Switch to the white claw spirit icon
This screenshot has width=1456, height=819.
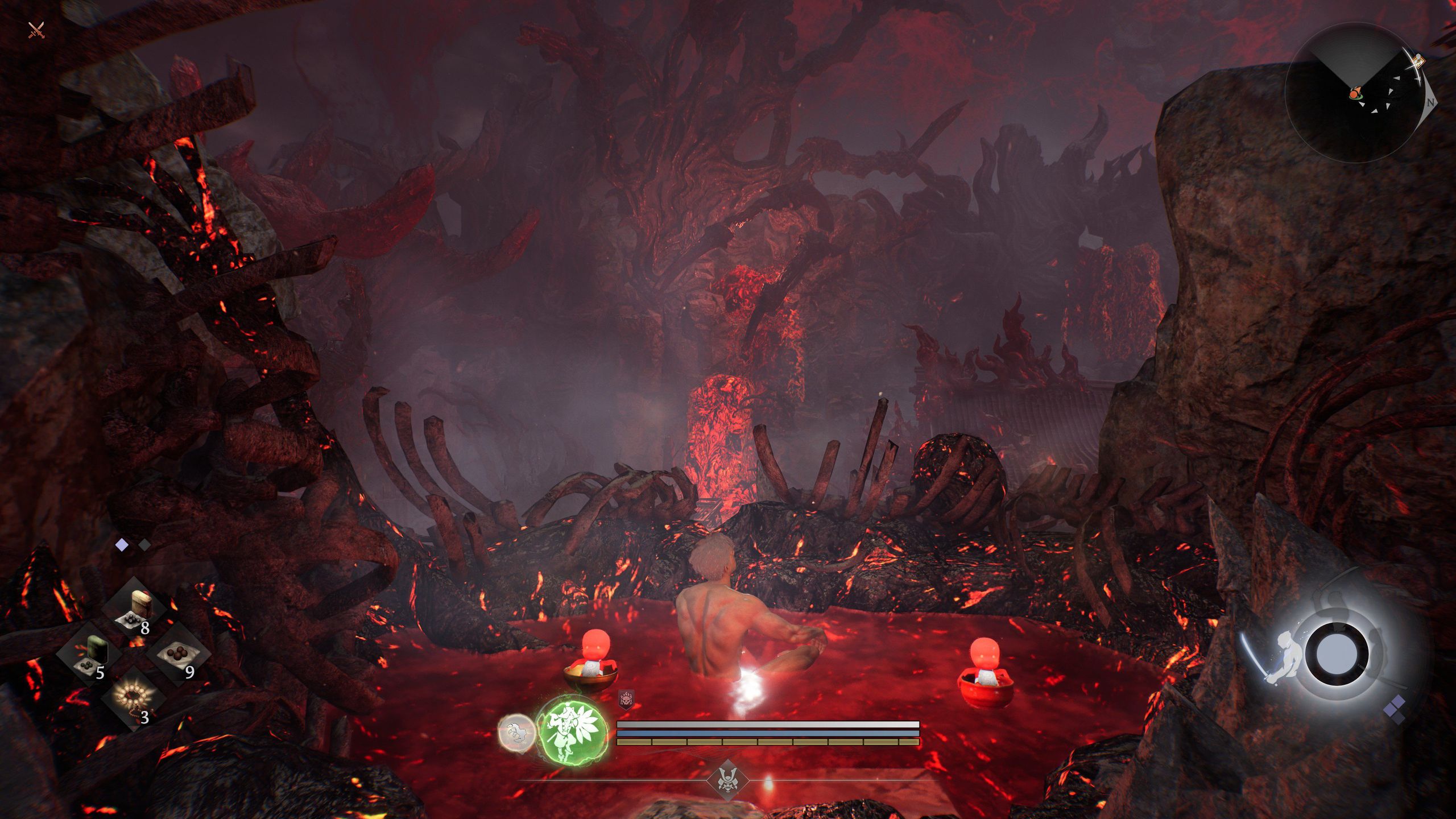(x=516, y=732)
